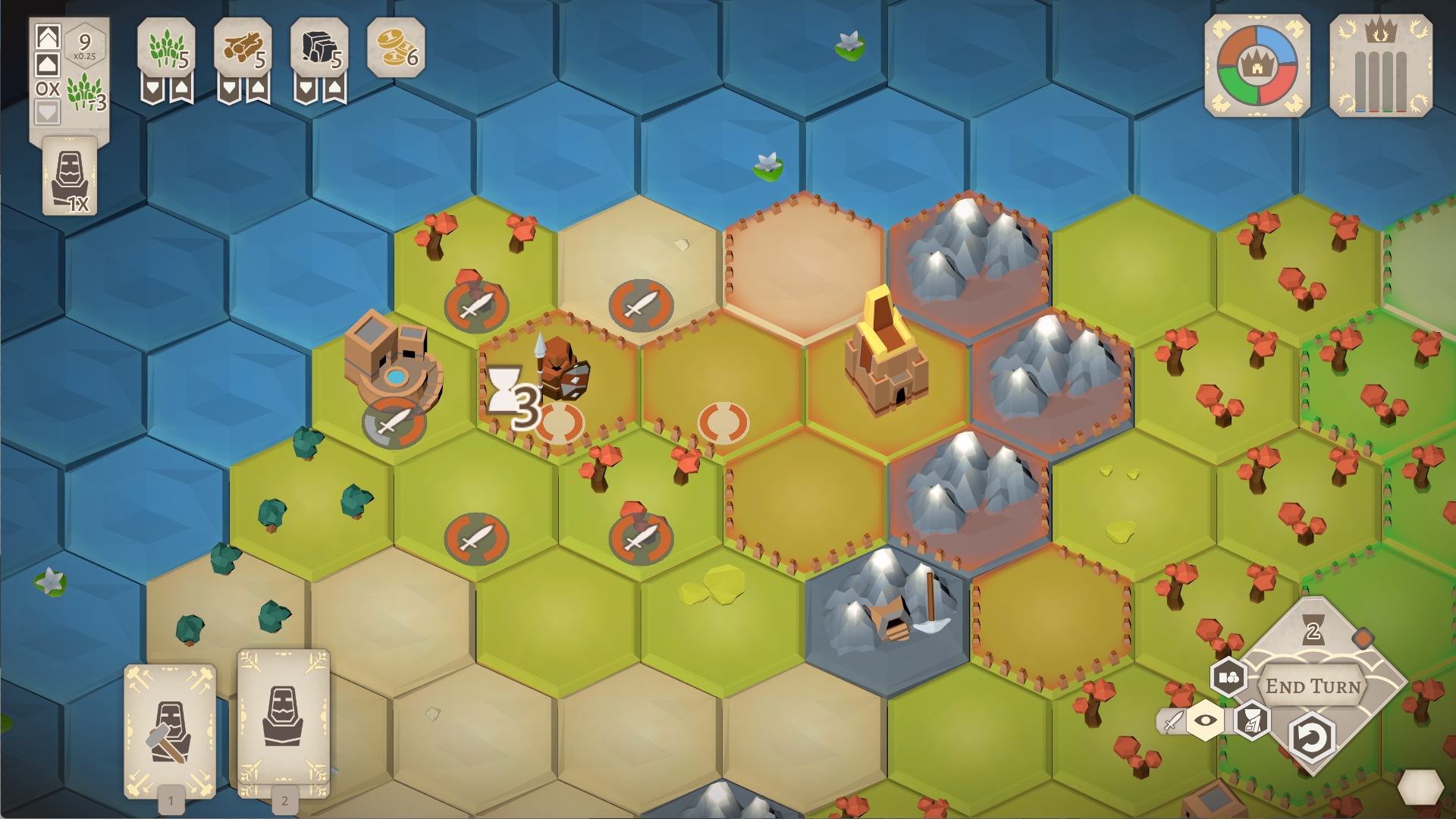Raise the wood priority up arrow

pos(258,89)
